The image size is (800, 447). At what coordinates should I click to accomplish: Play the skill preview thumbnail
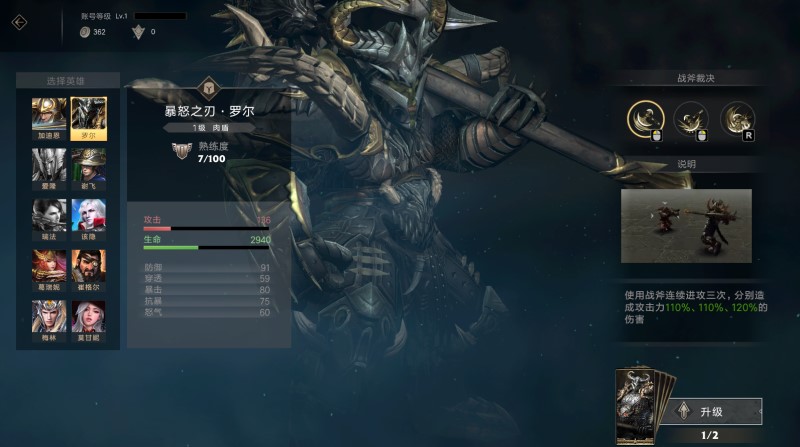[x=686, y=225]
